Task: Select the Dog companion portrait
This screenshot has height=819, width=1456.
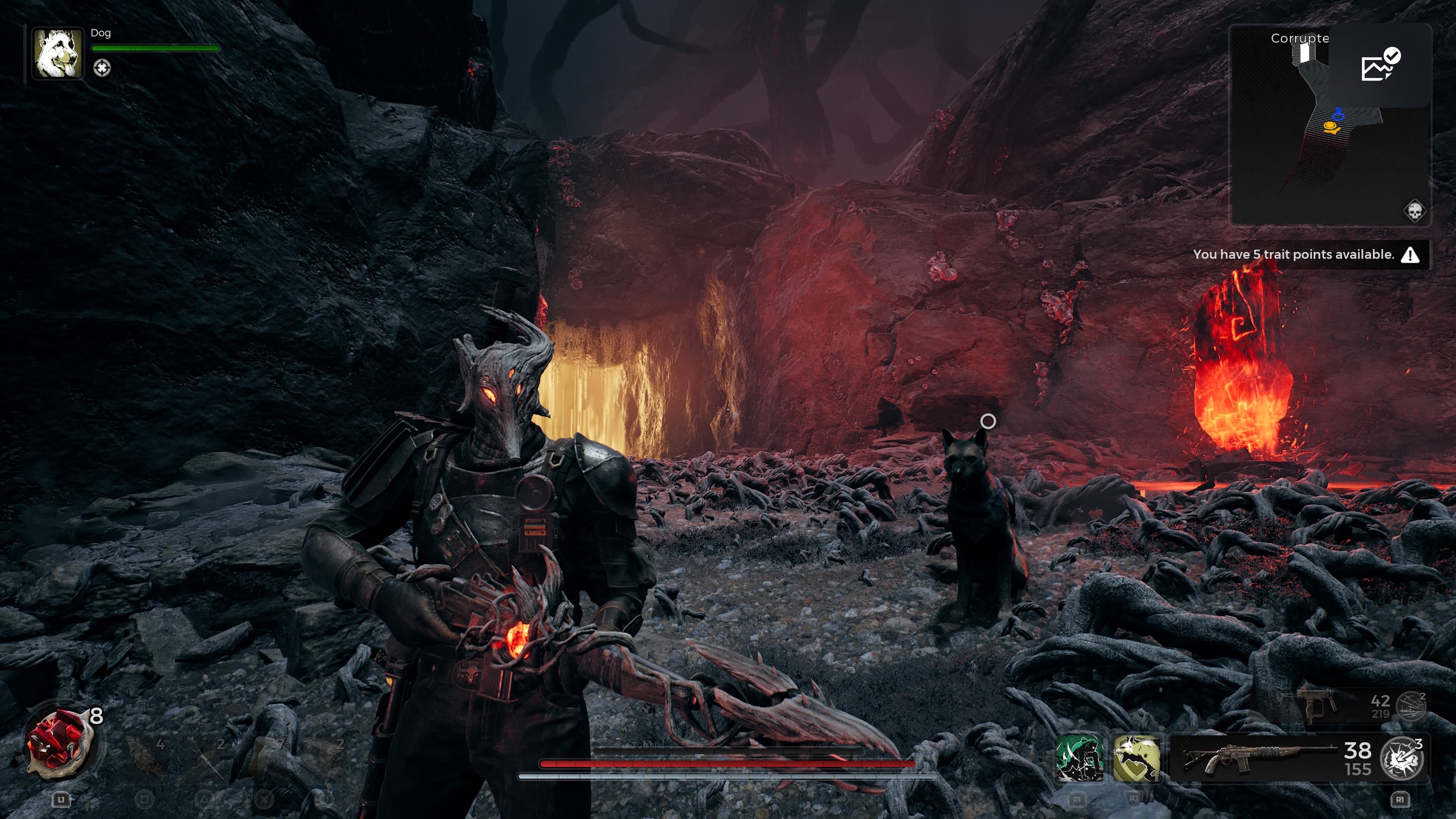Action: 57,54
